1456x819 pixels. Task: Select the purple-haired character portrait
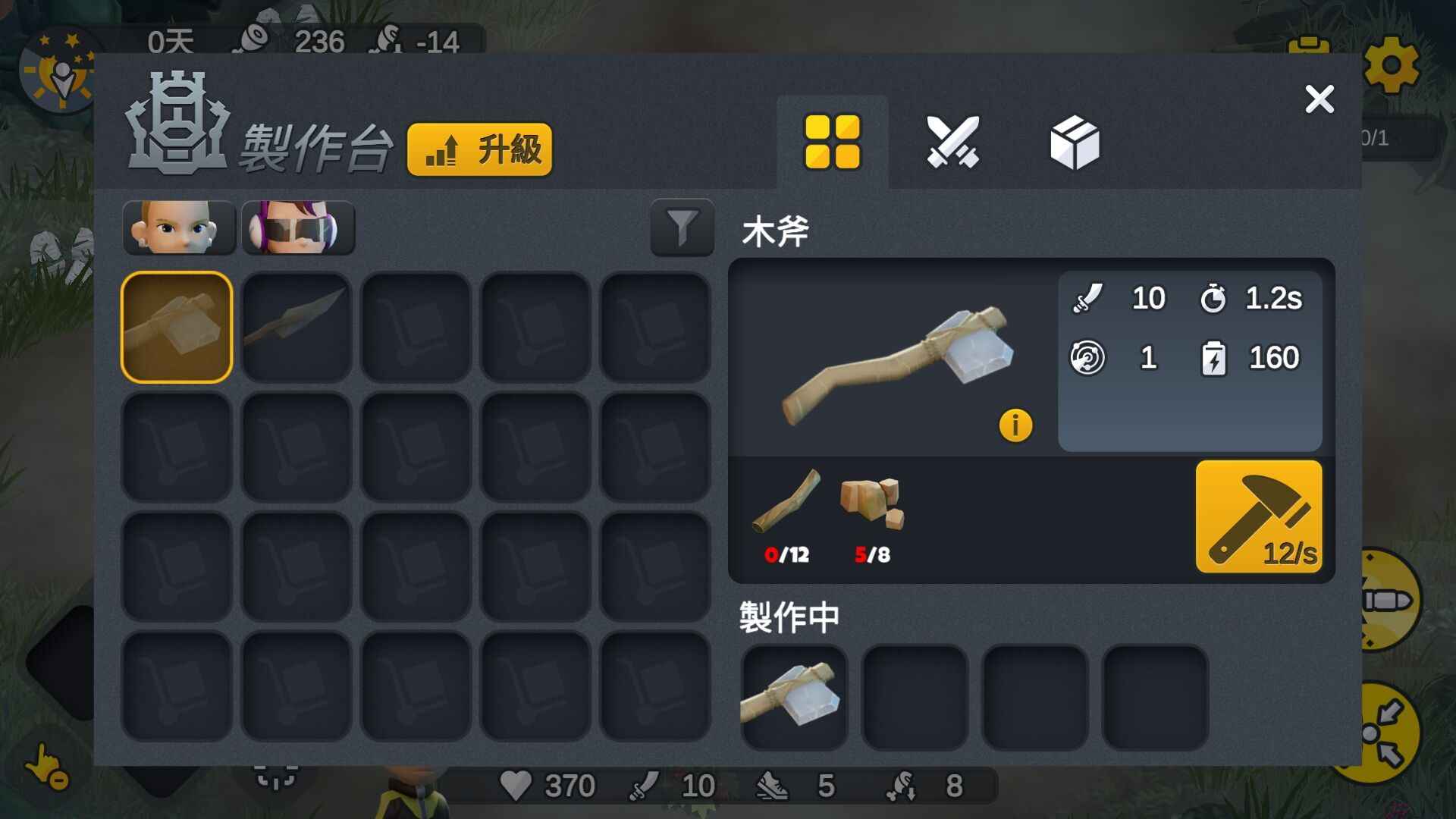298,226
